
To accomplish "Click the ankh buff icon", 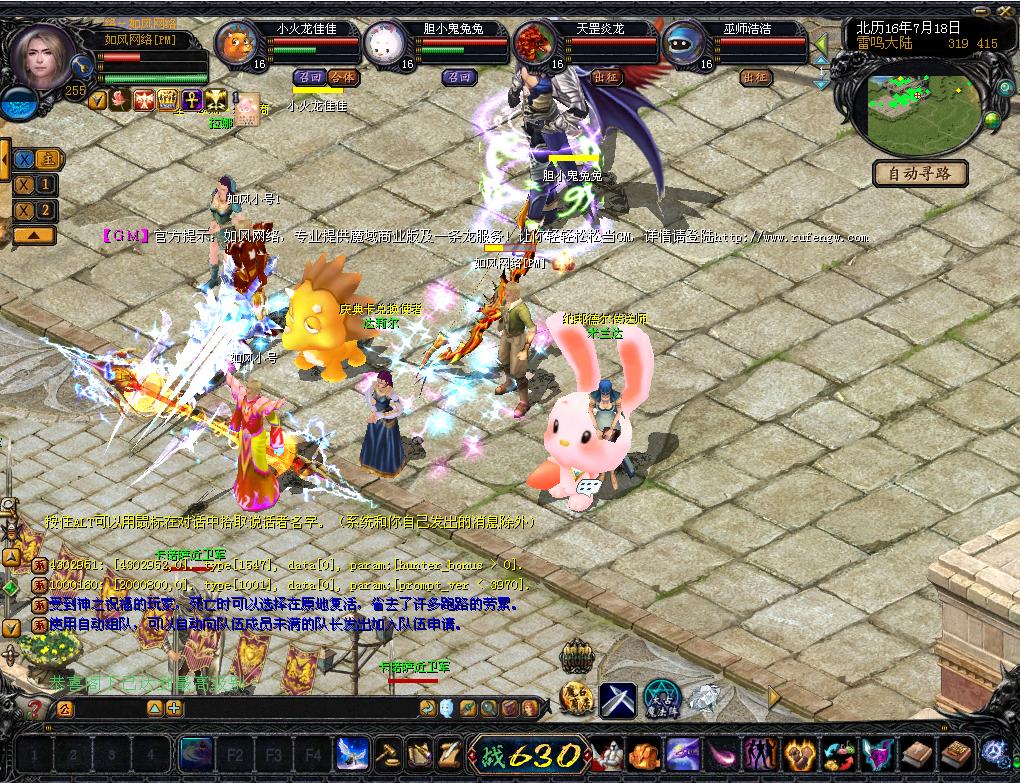I will (x=190, y=99).
